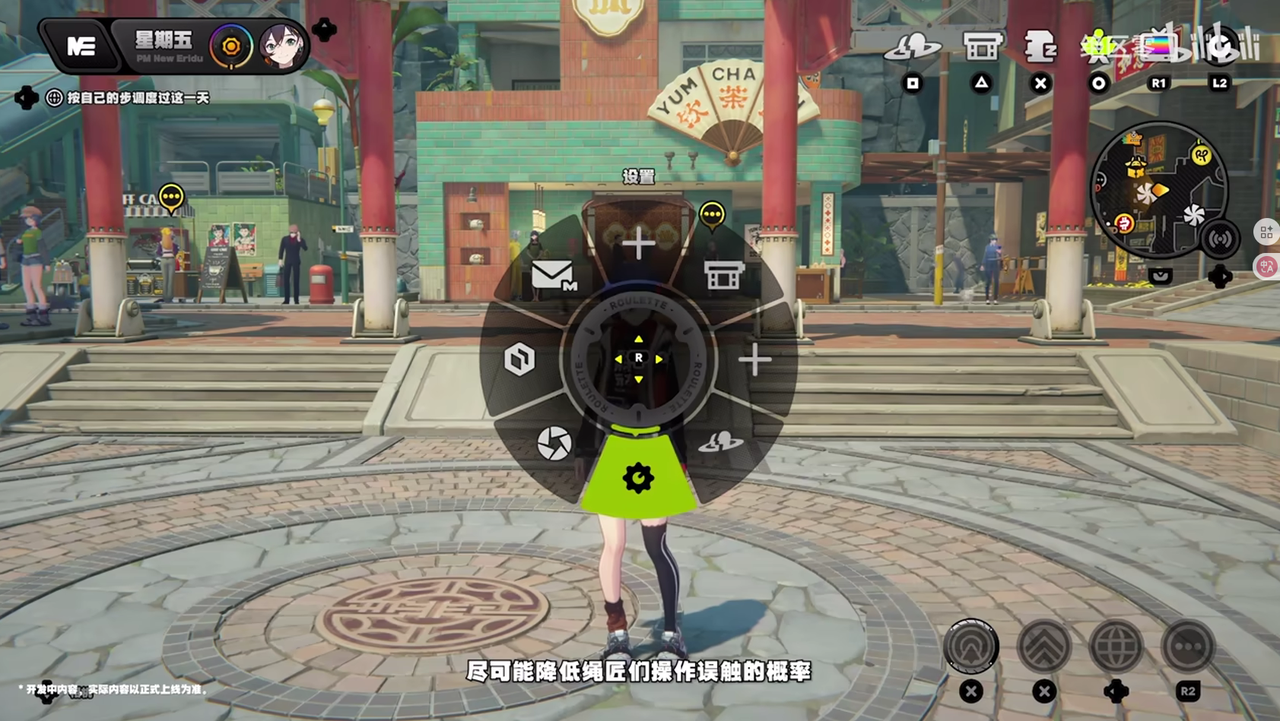Open the three-dots more options button
Viewport: 1280px width, 721px height.
pyautogui.click(x=1188, y=645)
